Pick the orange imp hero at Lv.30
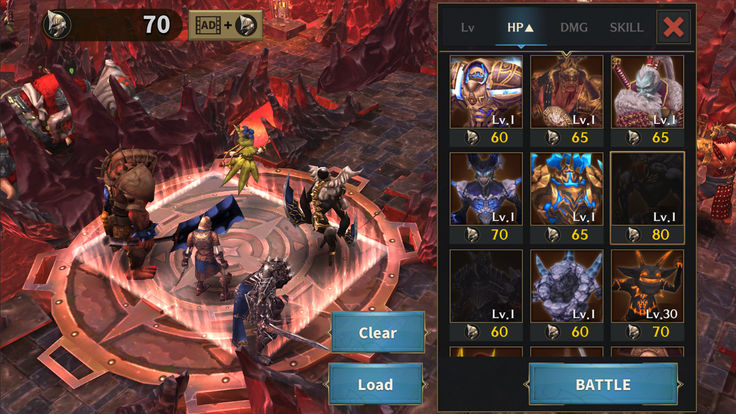736x414 pixels. click(647, 286)
